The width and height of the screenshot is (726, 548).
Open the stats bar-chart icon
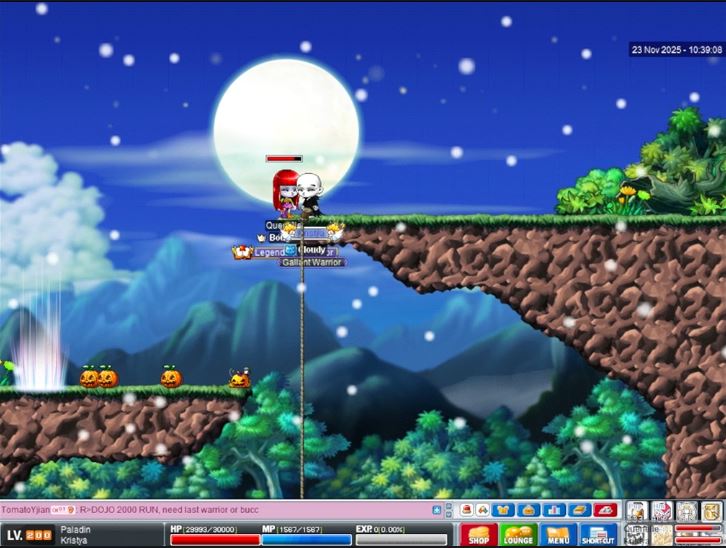click(x=555, y=510)
